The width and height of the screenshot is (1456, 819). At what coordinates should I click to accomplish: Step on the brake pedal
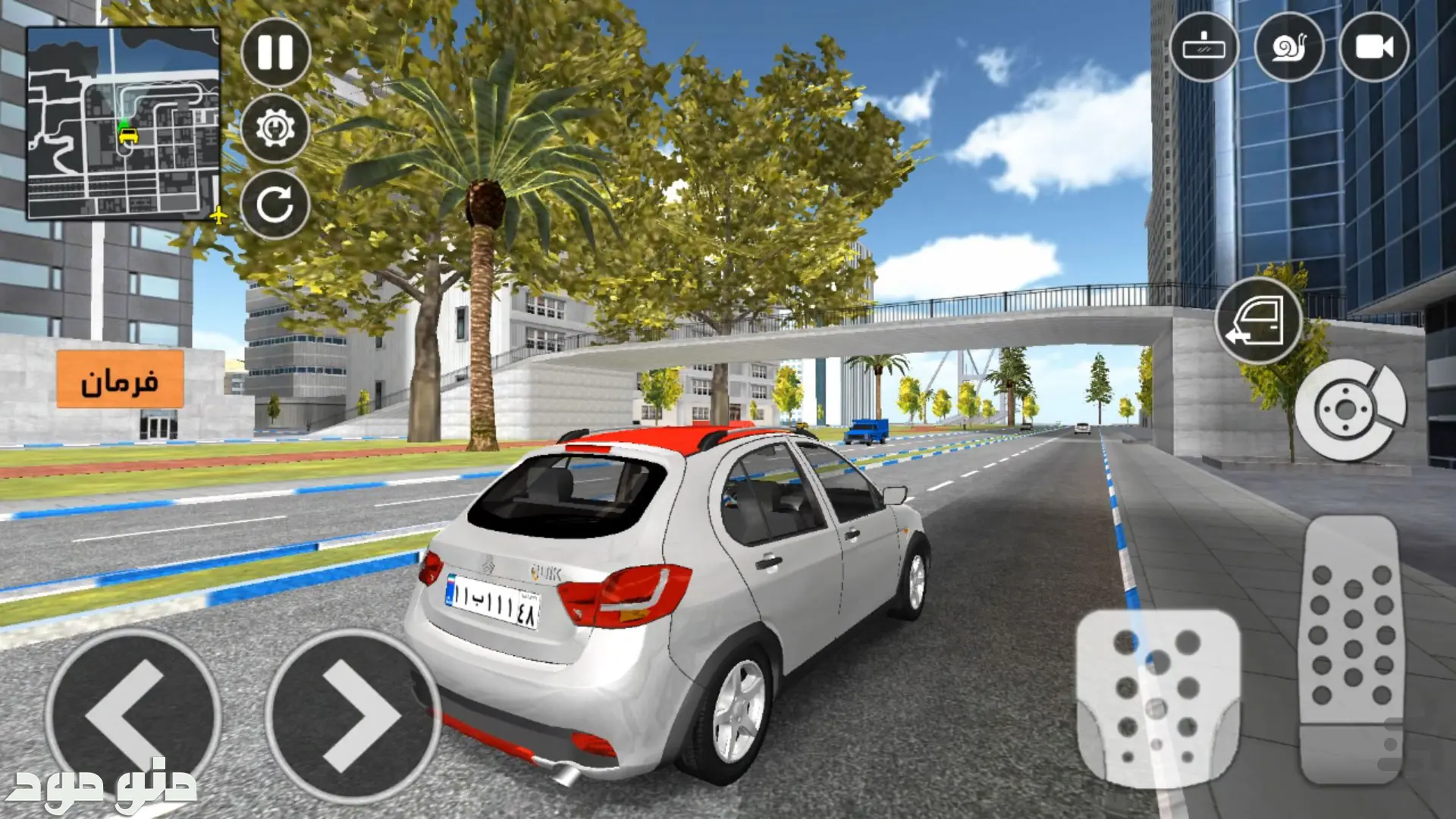1158,698
